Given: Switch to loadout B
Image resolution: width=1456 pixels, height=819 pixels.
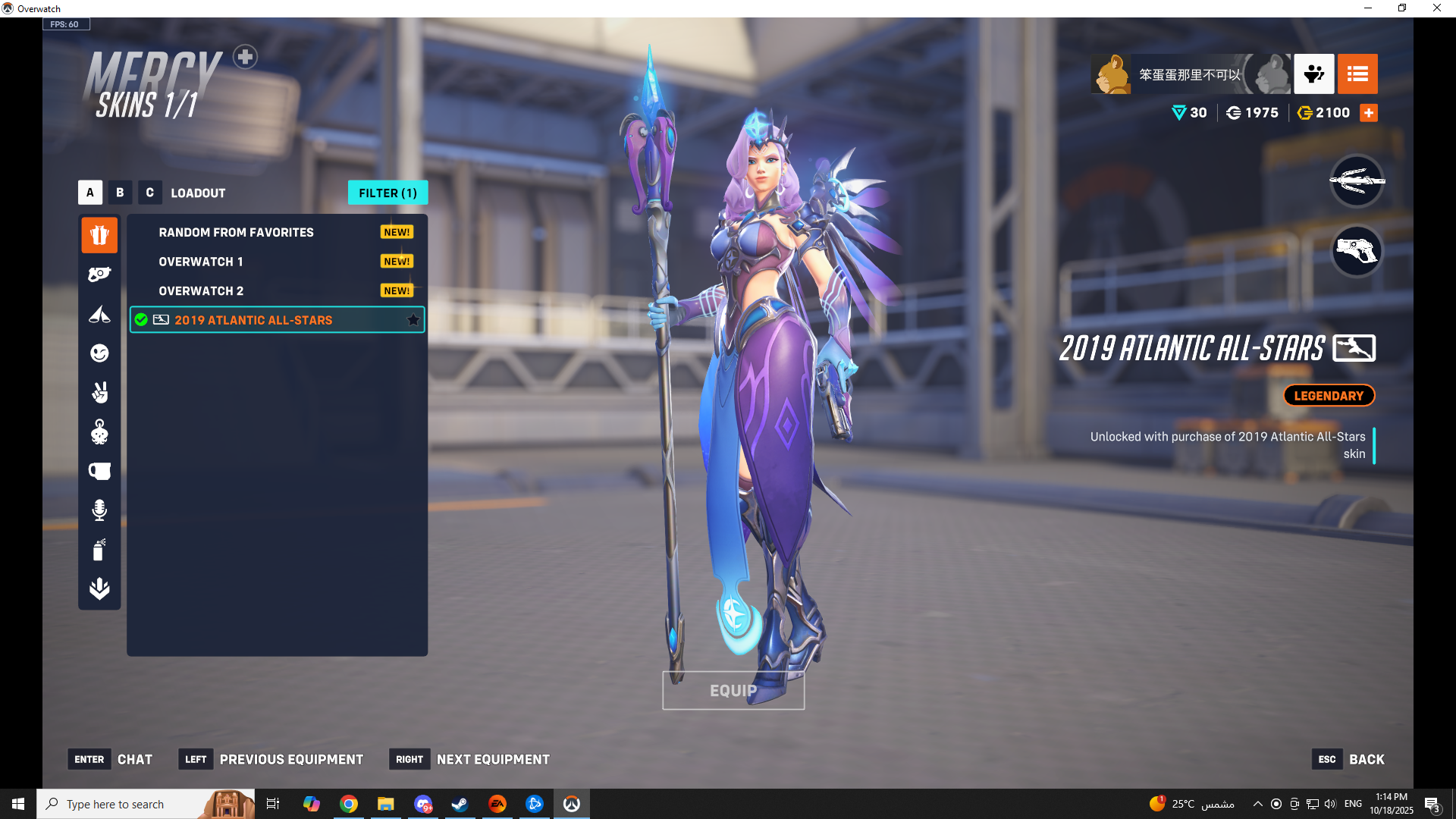Looking at the screenshot, I should (x=120, y=193).
